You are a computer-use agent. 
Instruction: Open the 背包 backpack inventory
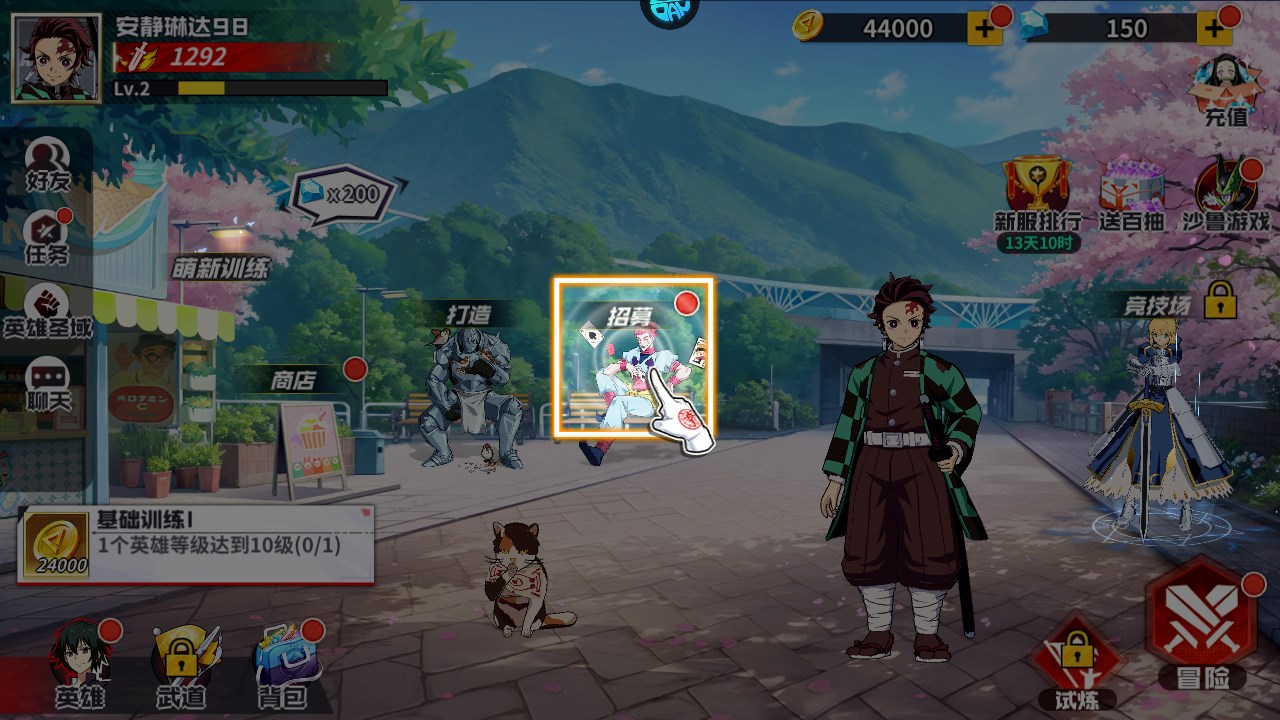point(284,665)
